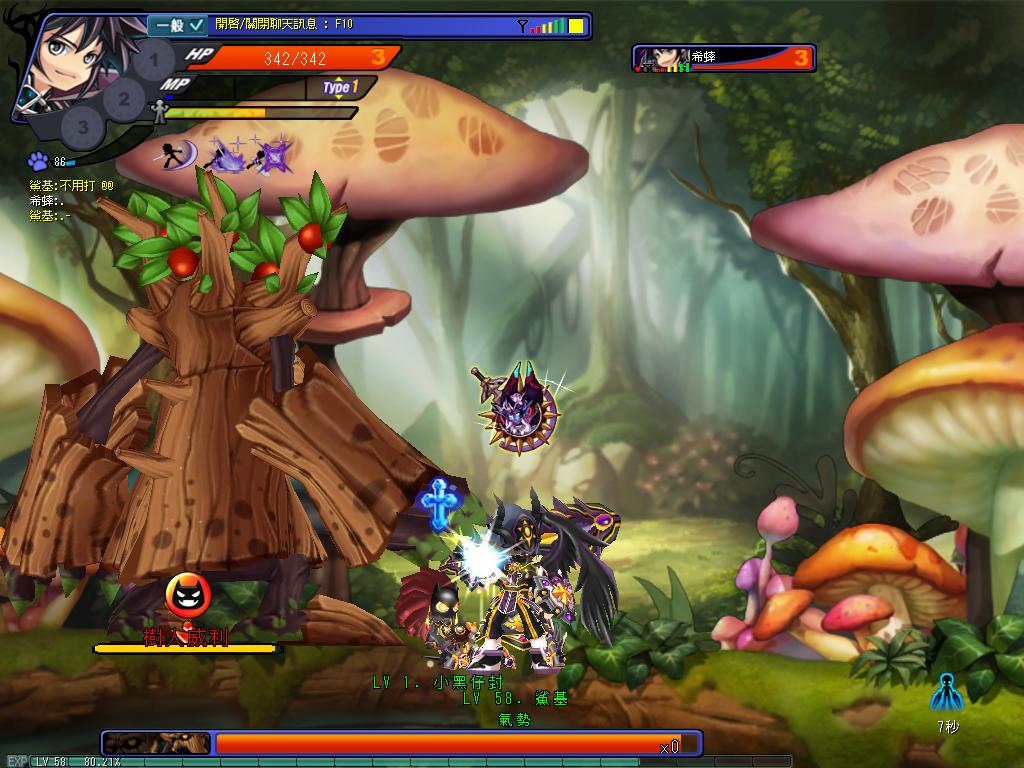Select party member 希蜂's panel

coord(724,58)
